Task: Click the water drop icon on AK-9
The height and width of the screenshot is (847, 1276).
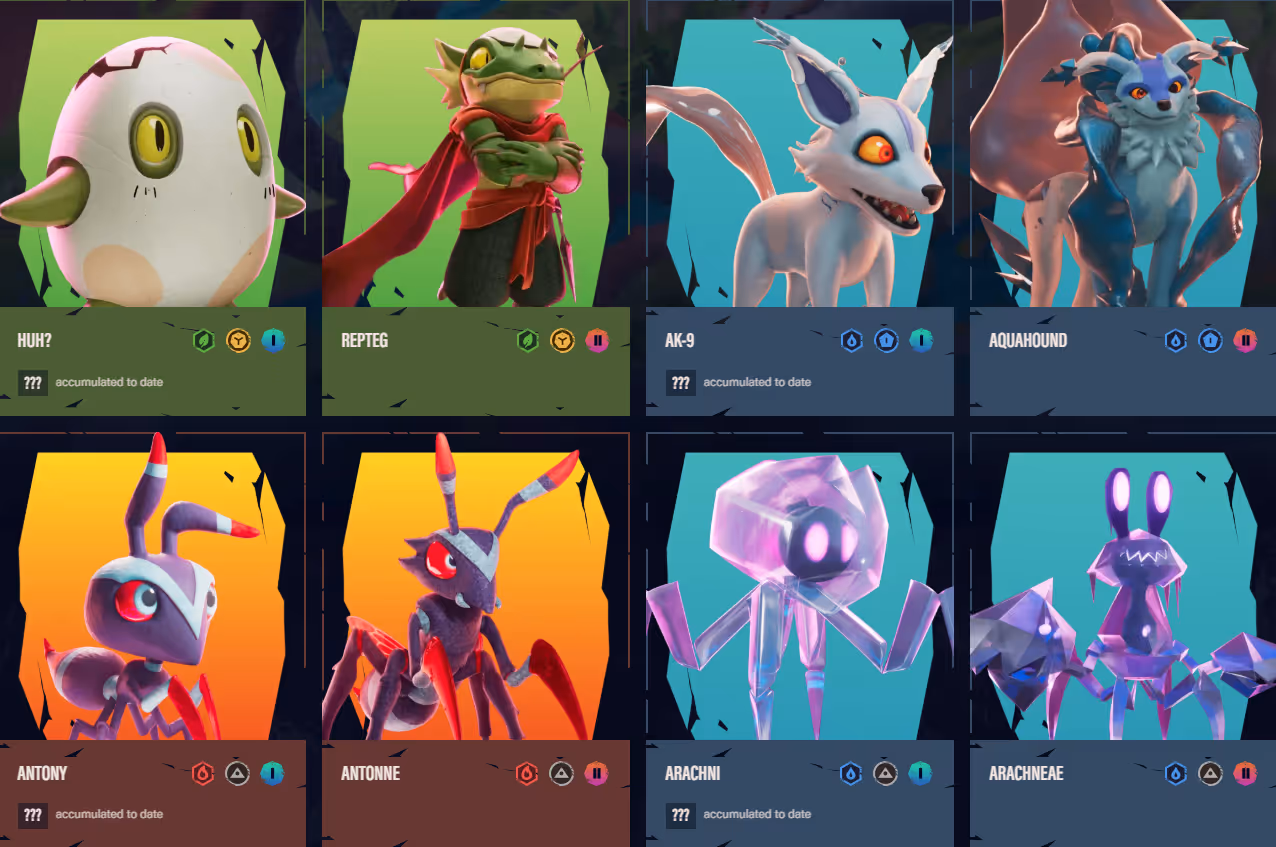Action: pos(851,341)
